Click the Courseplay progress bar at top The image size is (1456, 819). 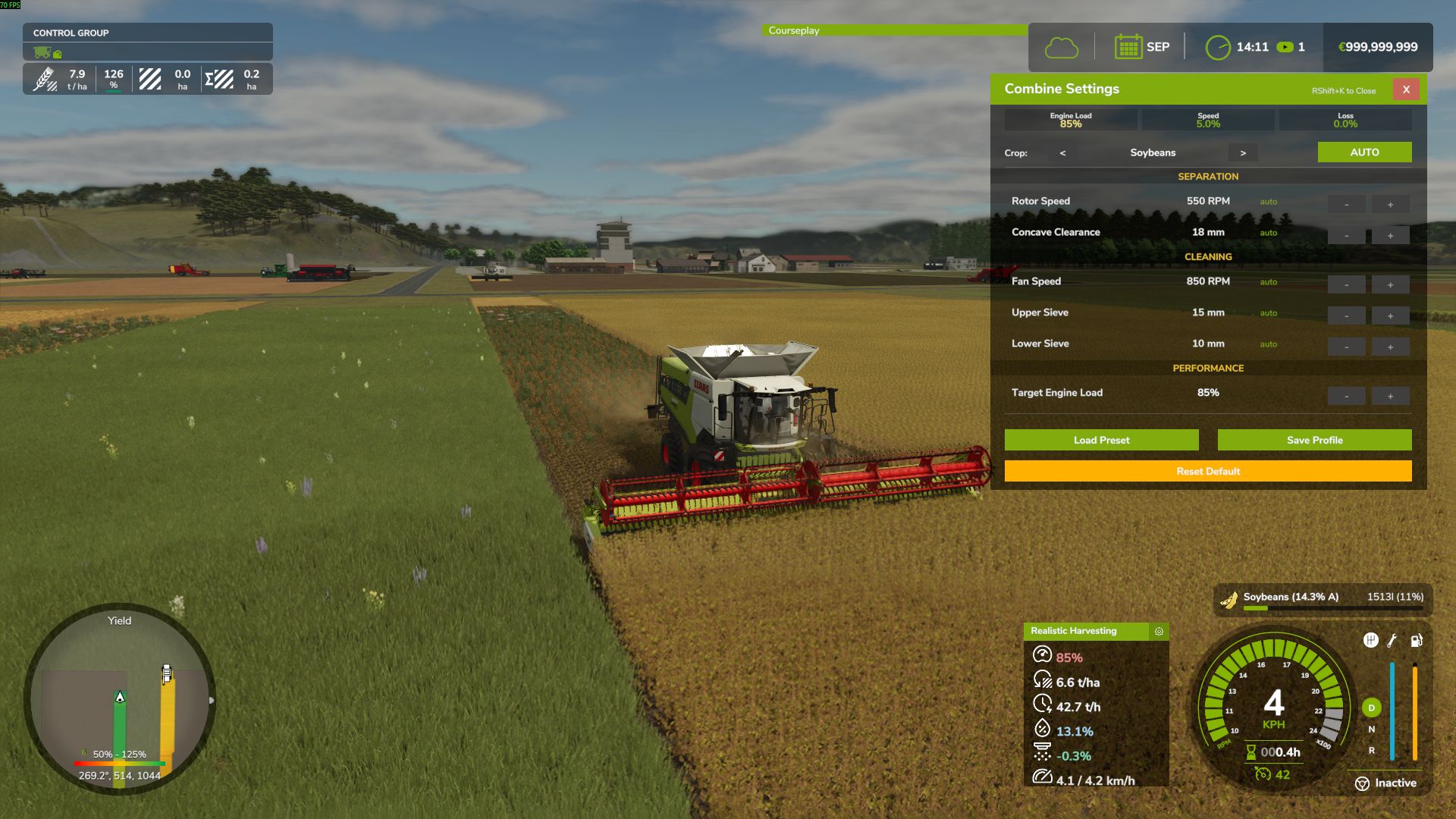point(895,31)
